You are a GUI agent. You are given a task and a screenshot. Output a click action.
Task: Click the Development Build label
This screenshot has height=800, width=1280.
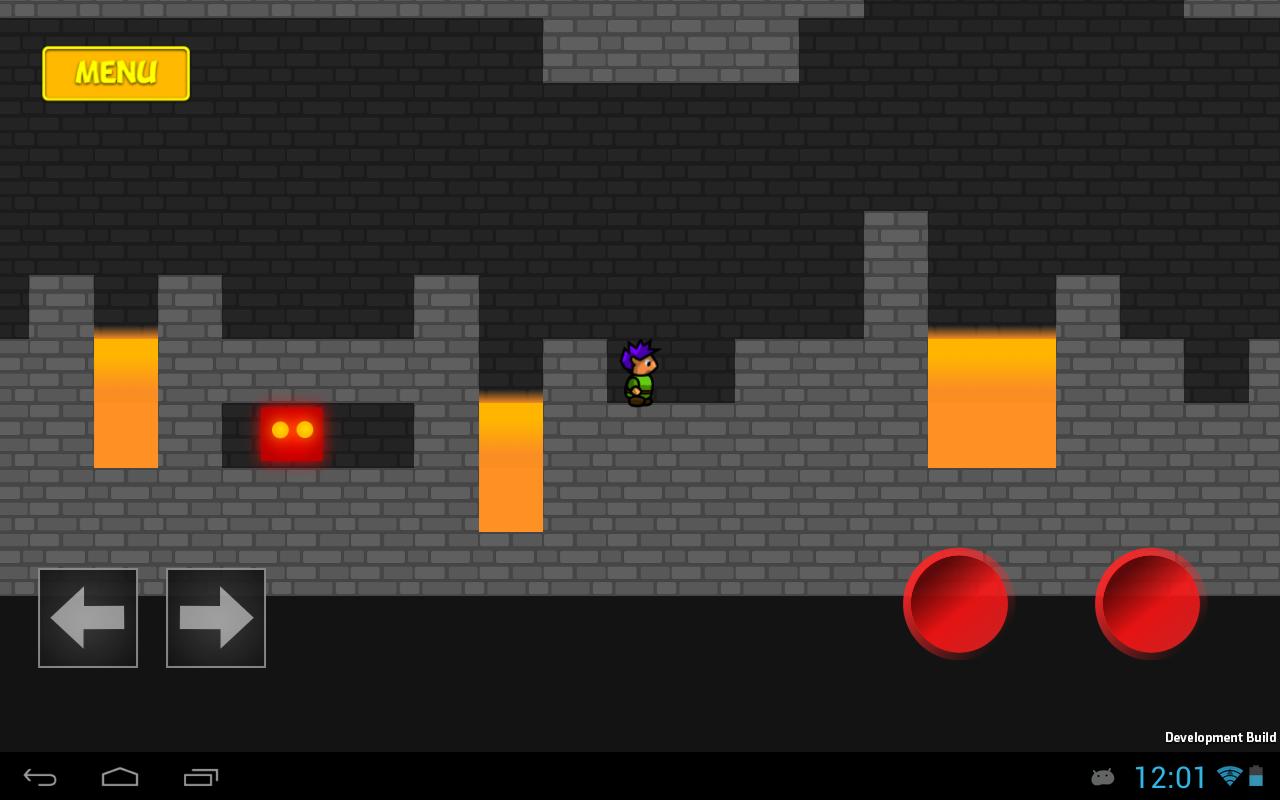[1220, 737]
